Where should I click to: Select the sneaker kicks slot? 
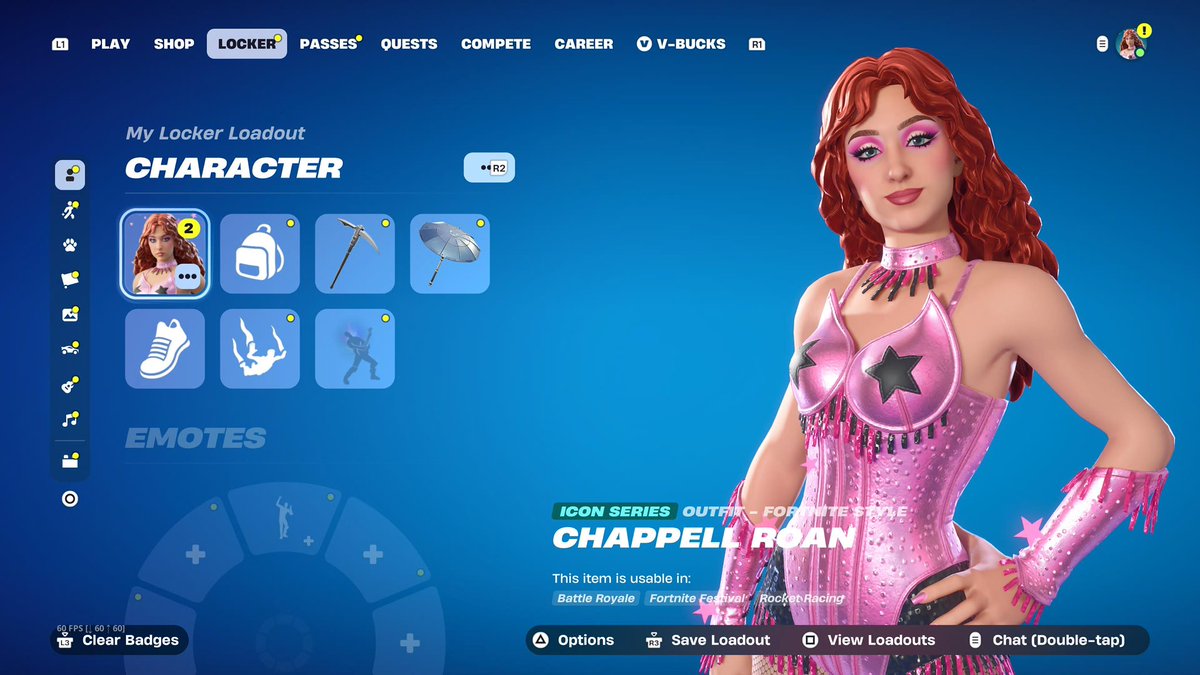[x=165, y=349]
